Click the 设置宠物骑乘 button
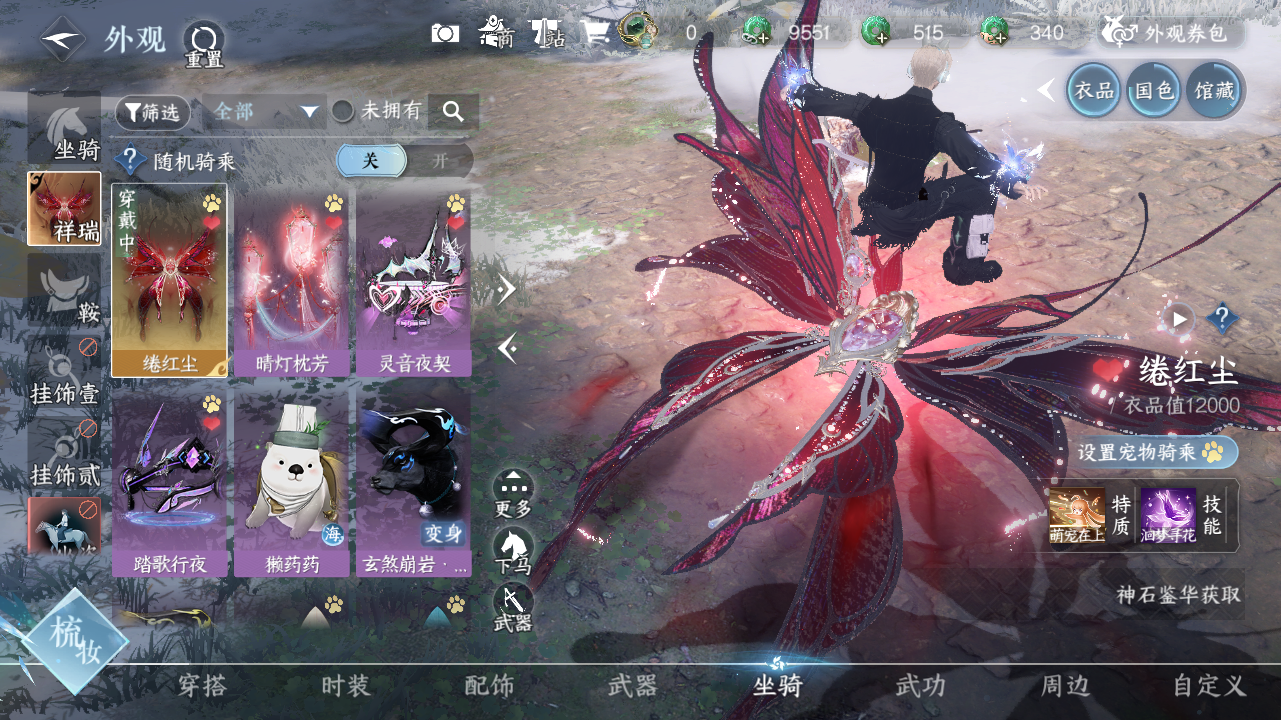Screen dimensions: 1281x720 point(1156,452)
